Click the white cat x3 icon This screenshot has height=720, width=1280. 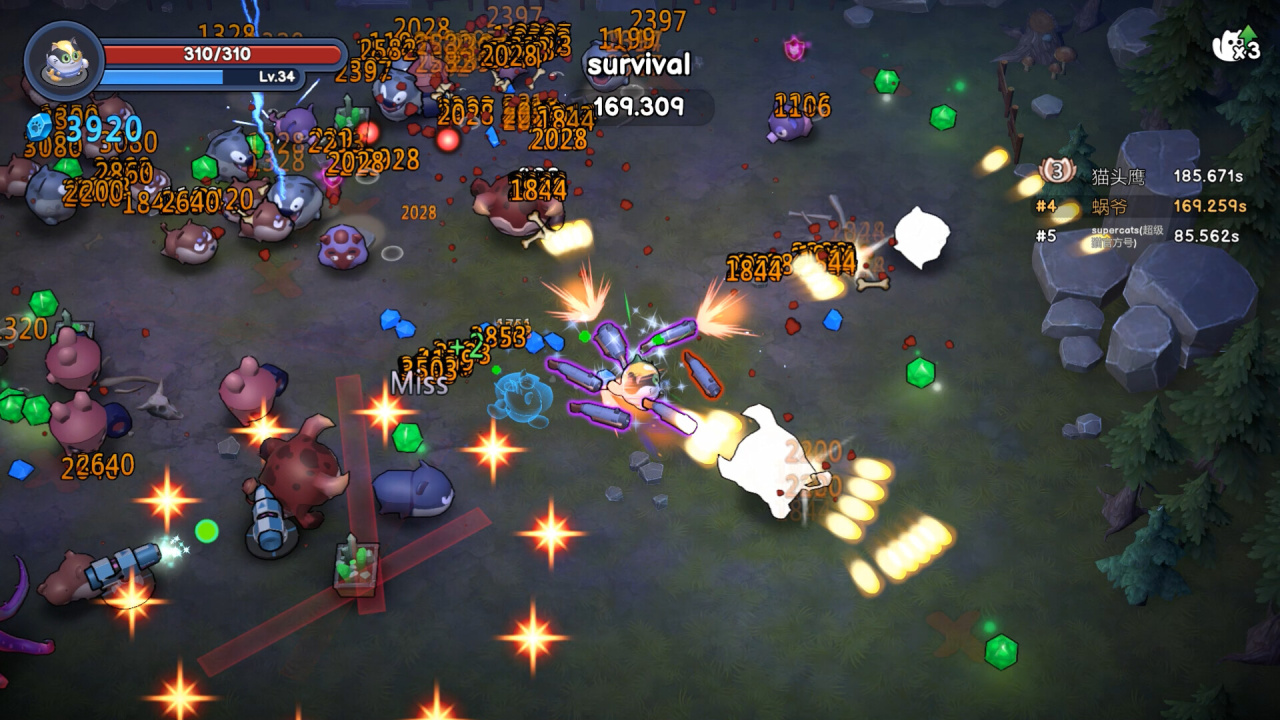pos(1234,46)
